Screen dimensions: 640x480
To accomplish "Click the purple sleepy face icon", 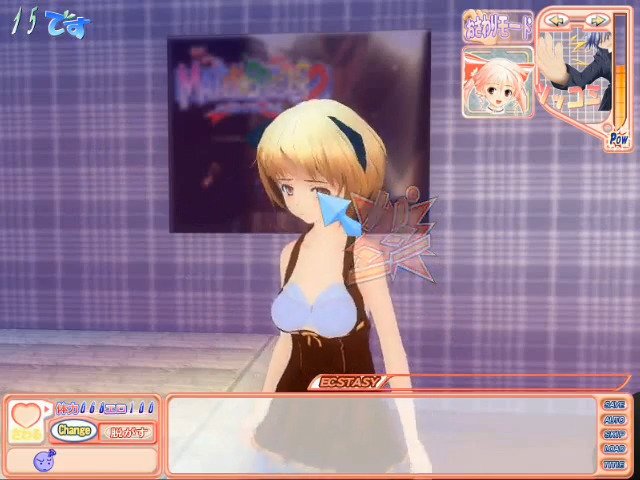I will 45,461.
